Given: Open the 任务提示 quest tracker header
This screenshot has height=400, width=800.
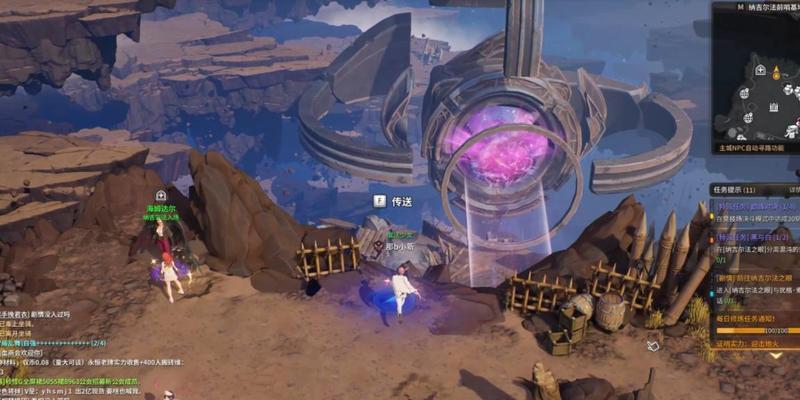Looking at the screenshot, I should [735, 189].
